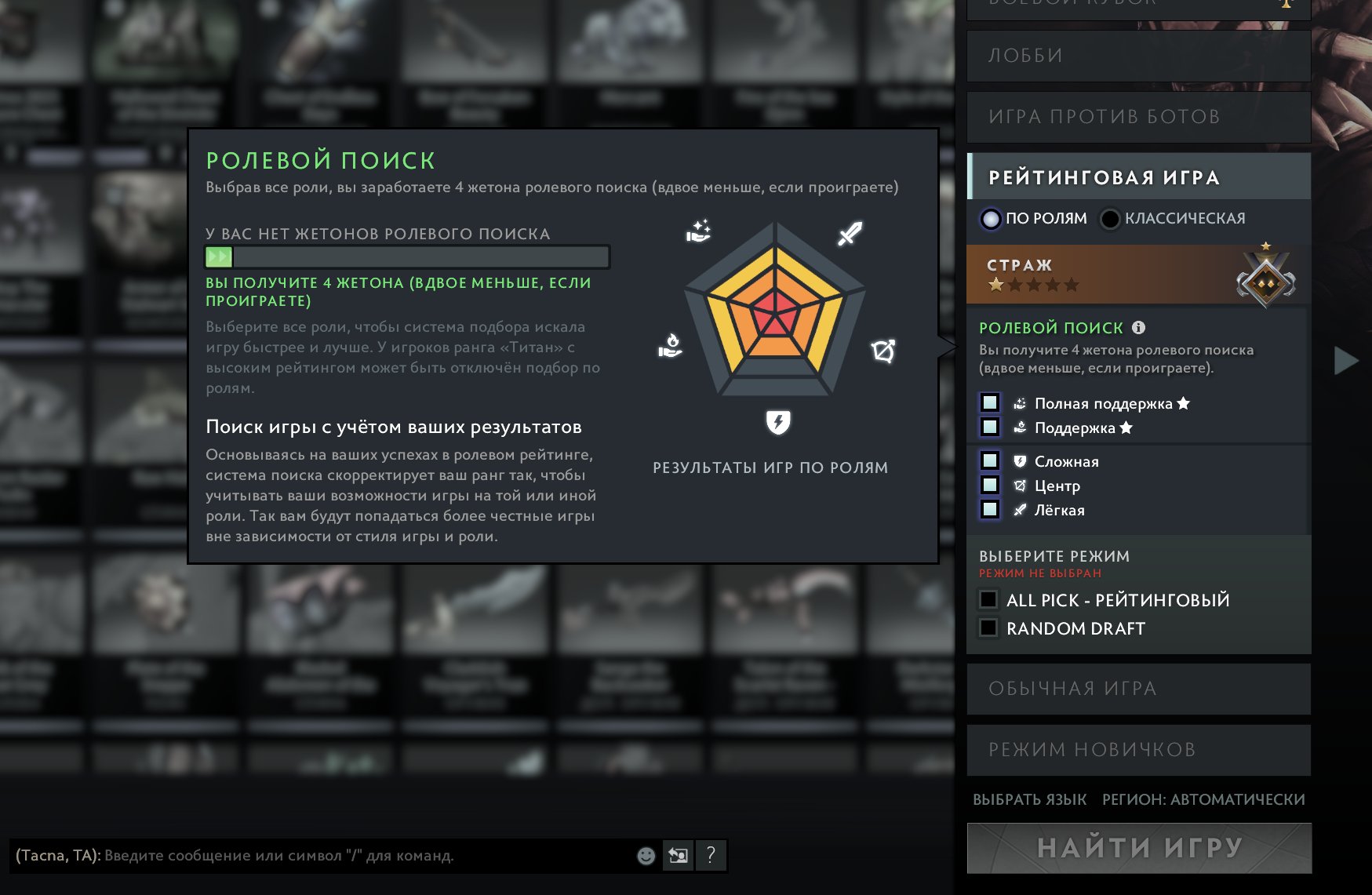1372x895 pixels.
Task: Open the ЛОББИ menu section
Action: pyautogui.click(x=1137, y=55)
